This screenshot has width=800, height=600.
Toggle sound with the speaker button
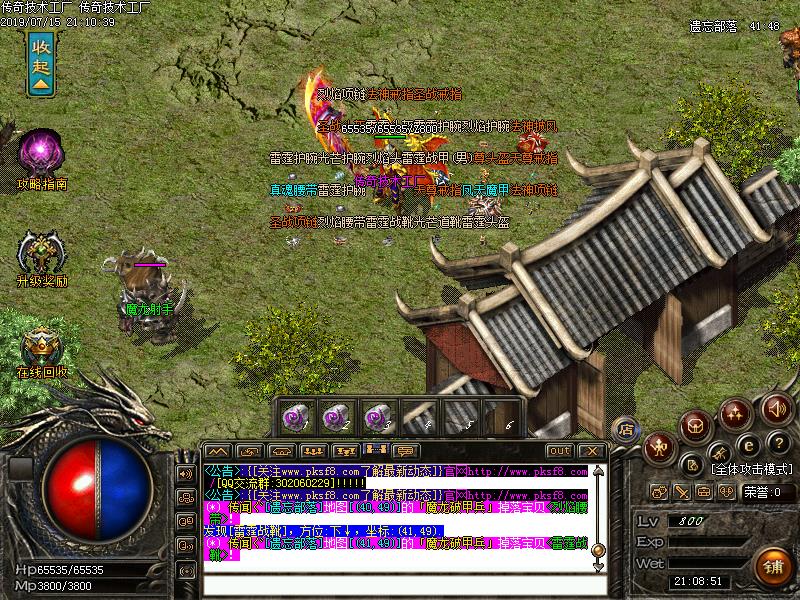tap(776, 408)
